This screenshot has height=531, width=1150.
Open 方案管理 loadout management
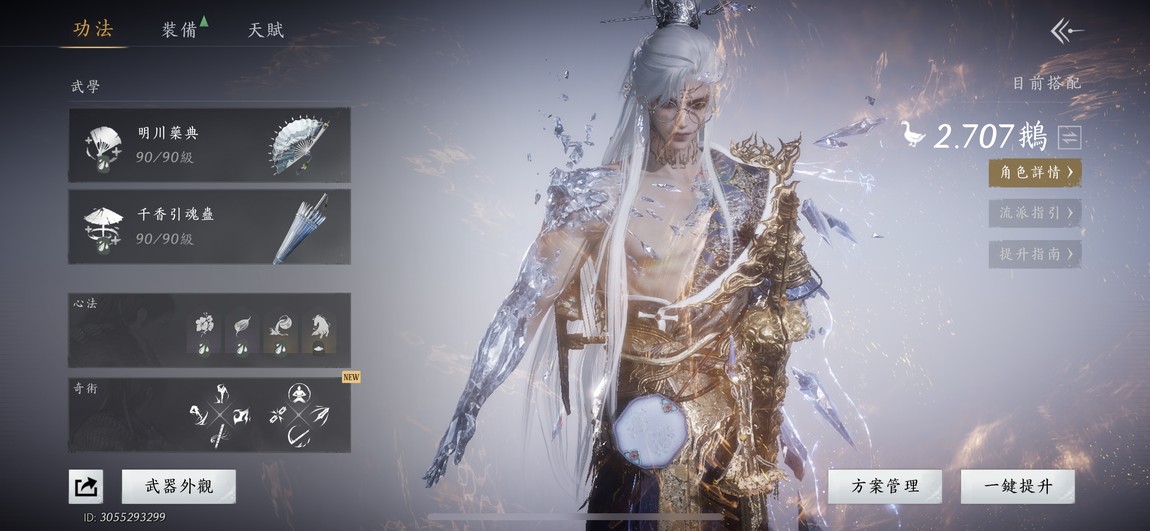[884, 486]
